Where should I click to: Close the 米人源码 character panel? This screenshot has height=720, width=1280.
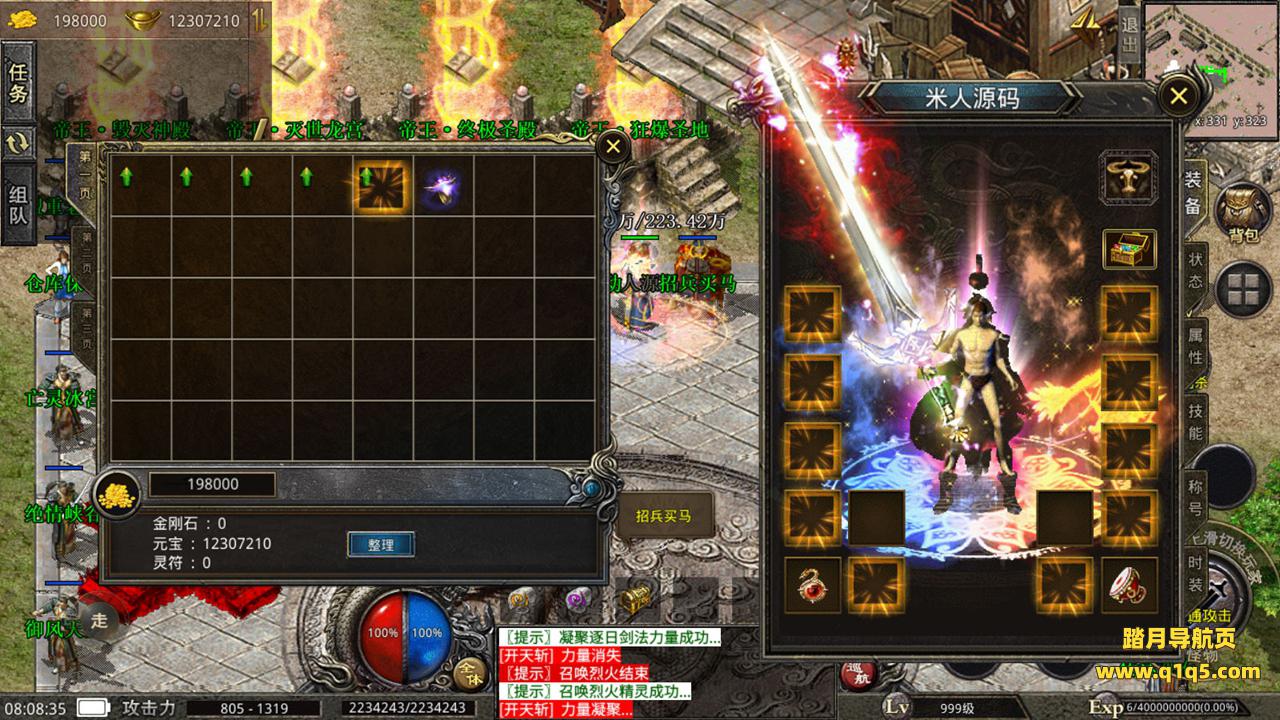[1178, 96]
